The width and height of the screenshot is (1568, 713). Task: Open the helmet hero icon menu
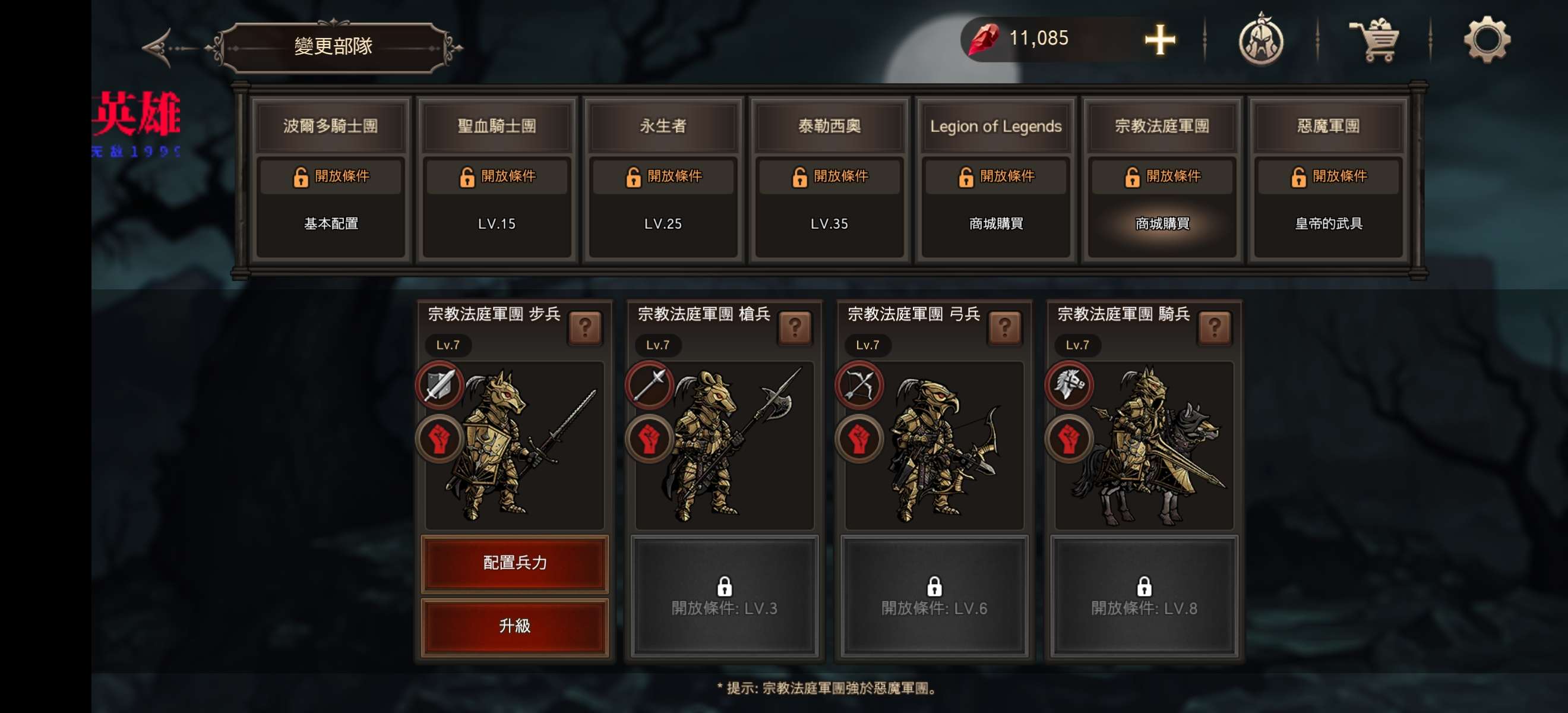coord(1260,40)
